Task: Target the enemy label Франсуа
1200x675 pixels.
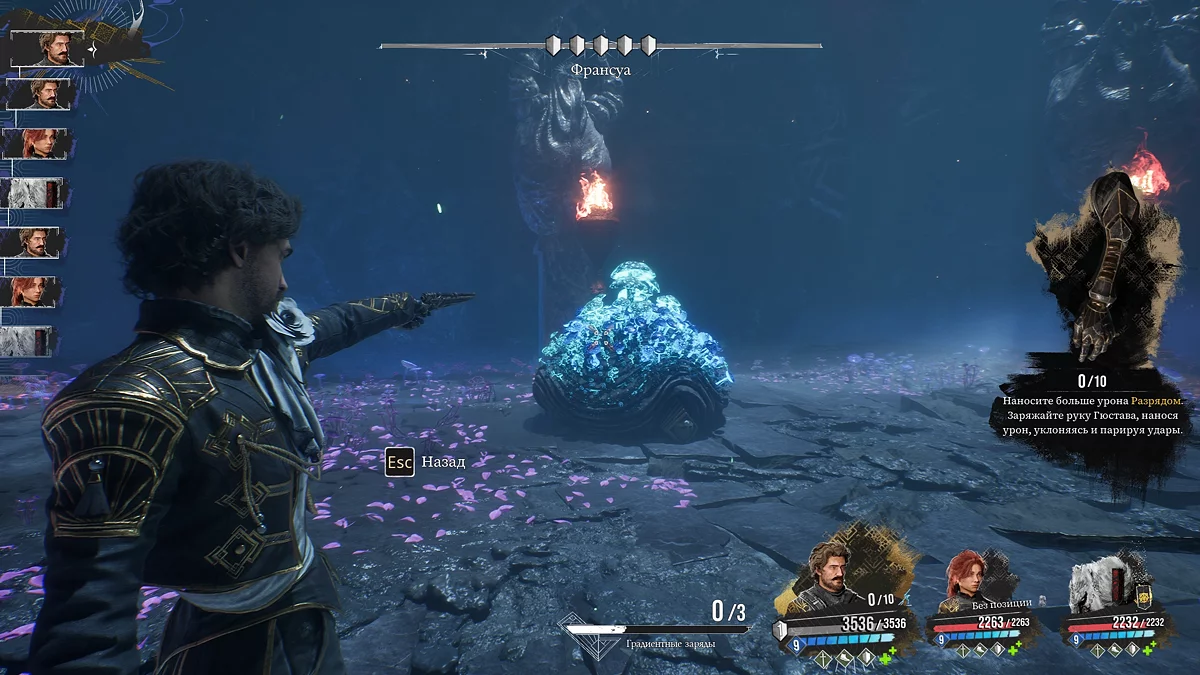Action: coord(600,70)
